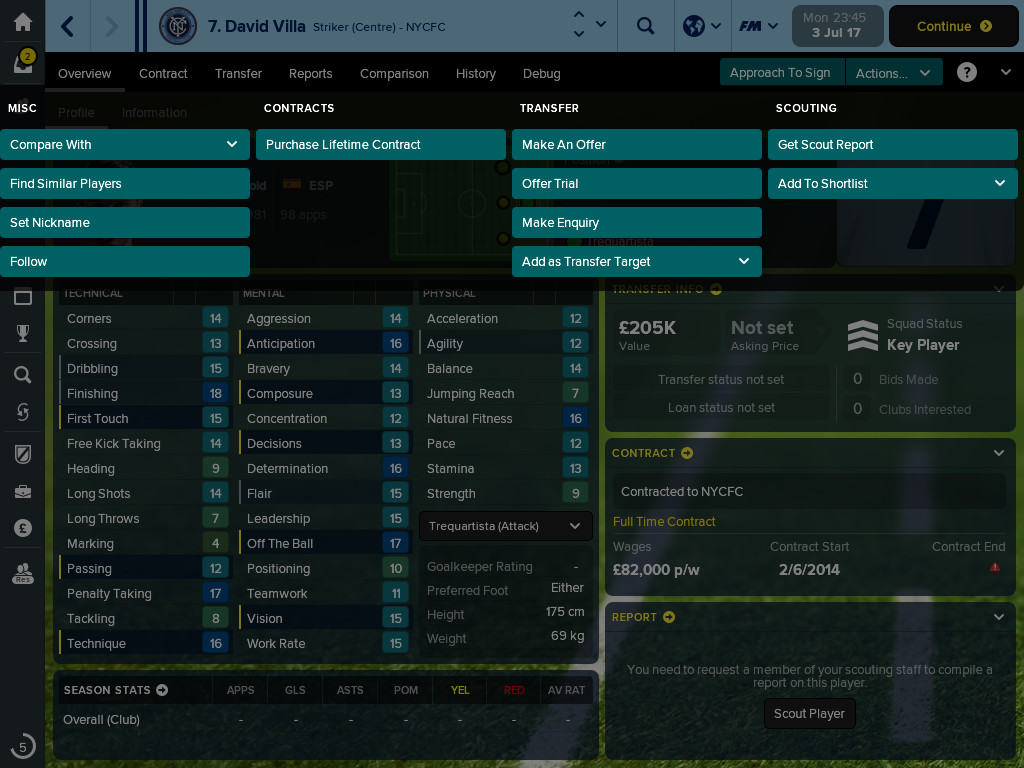Click the Continue button
The image size is (1024, 768).
(x=954, y=27)
